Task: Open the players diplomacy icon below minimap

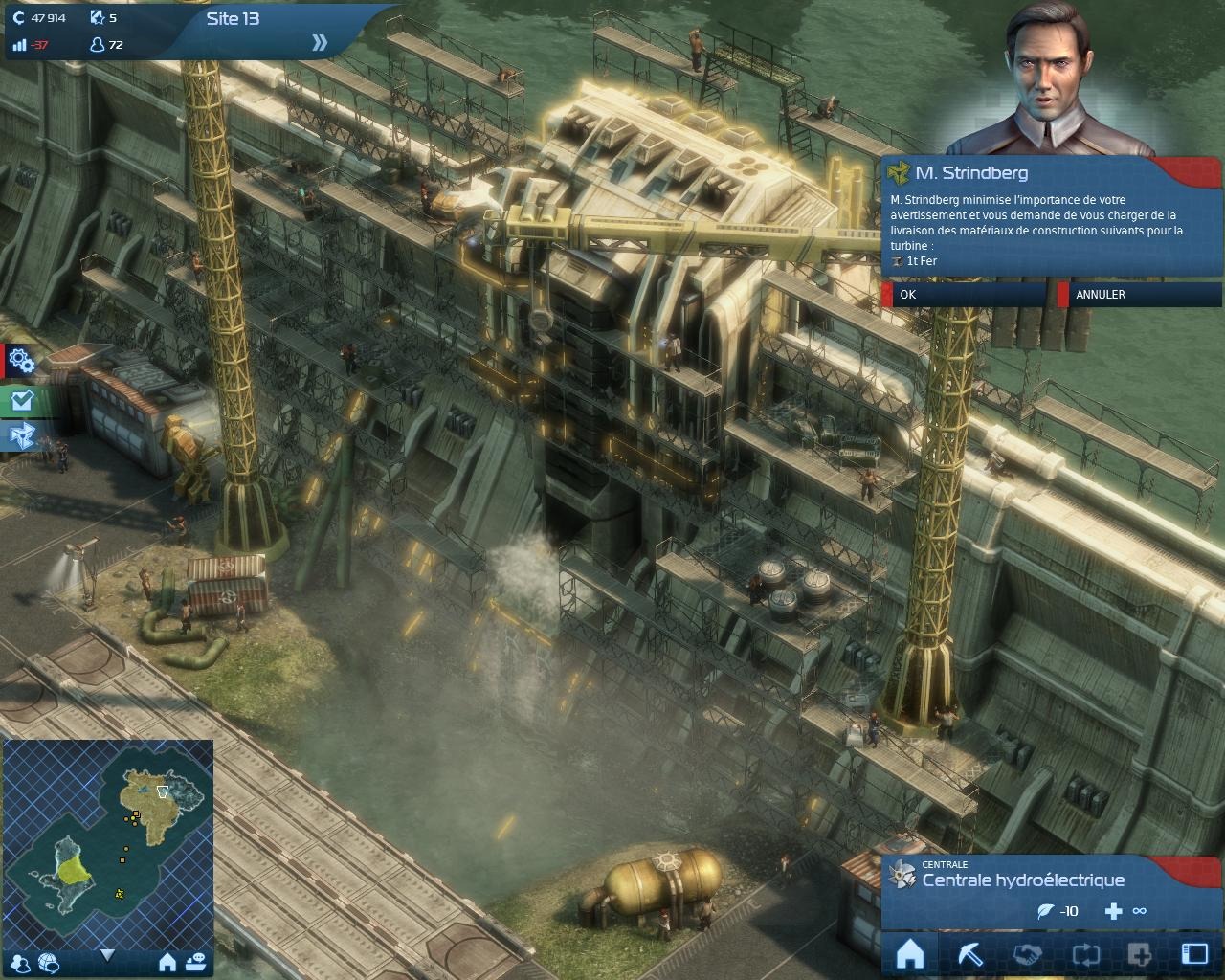Action: (21, 963)
